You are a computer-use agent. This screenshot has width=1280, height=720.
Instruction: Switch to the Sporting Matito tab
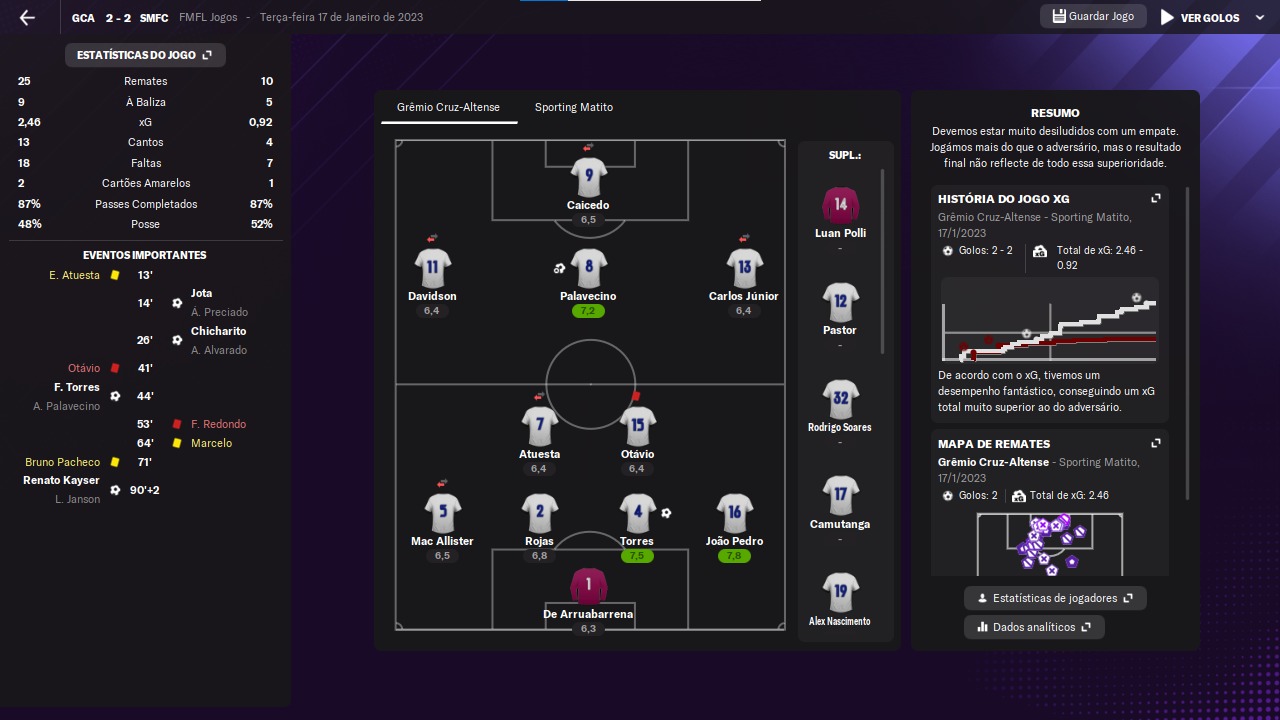(573, 107)
